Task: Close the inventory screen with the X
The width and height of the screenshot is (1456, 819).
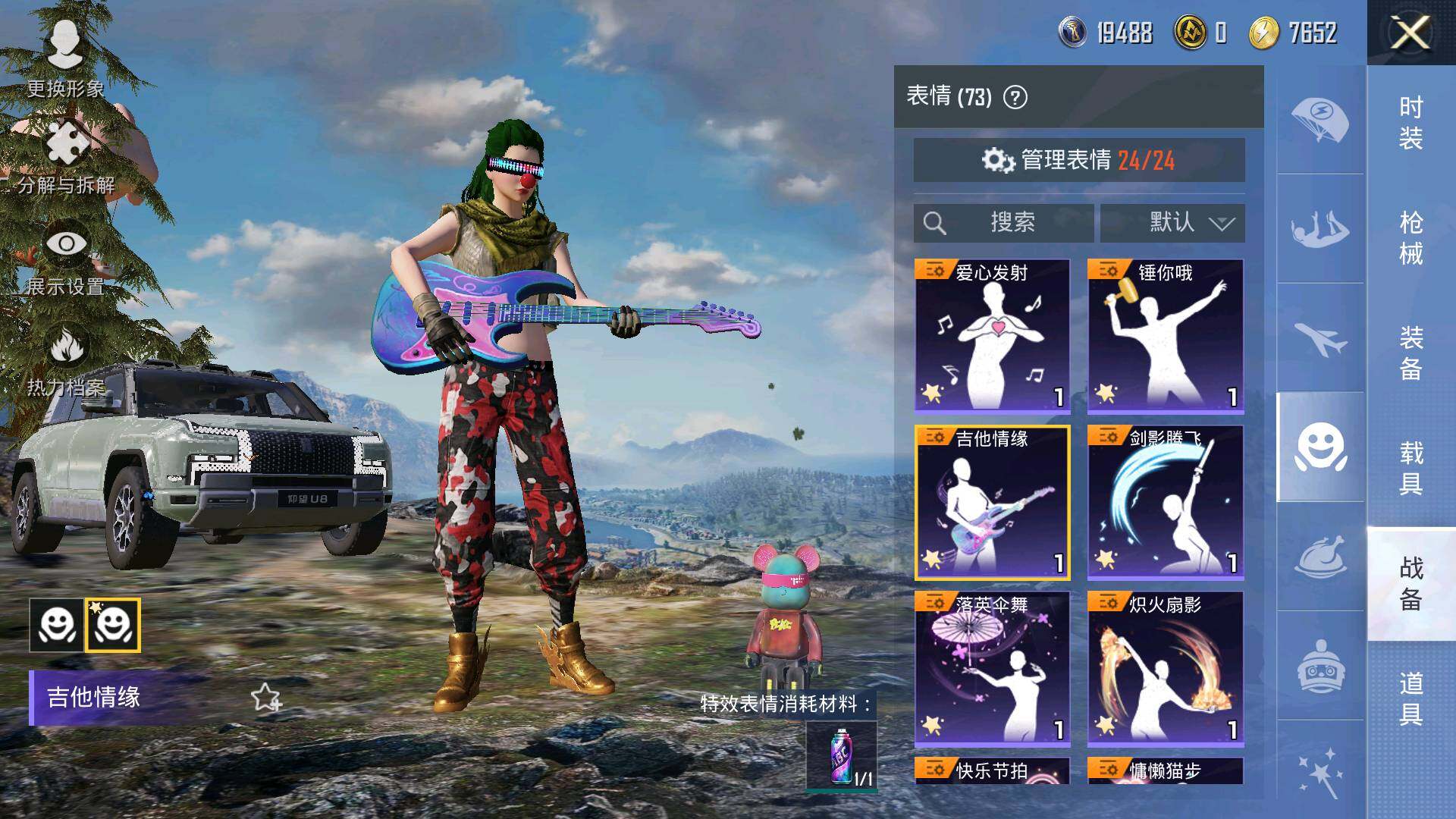Action: [x=1410, y=33]
